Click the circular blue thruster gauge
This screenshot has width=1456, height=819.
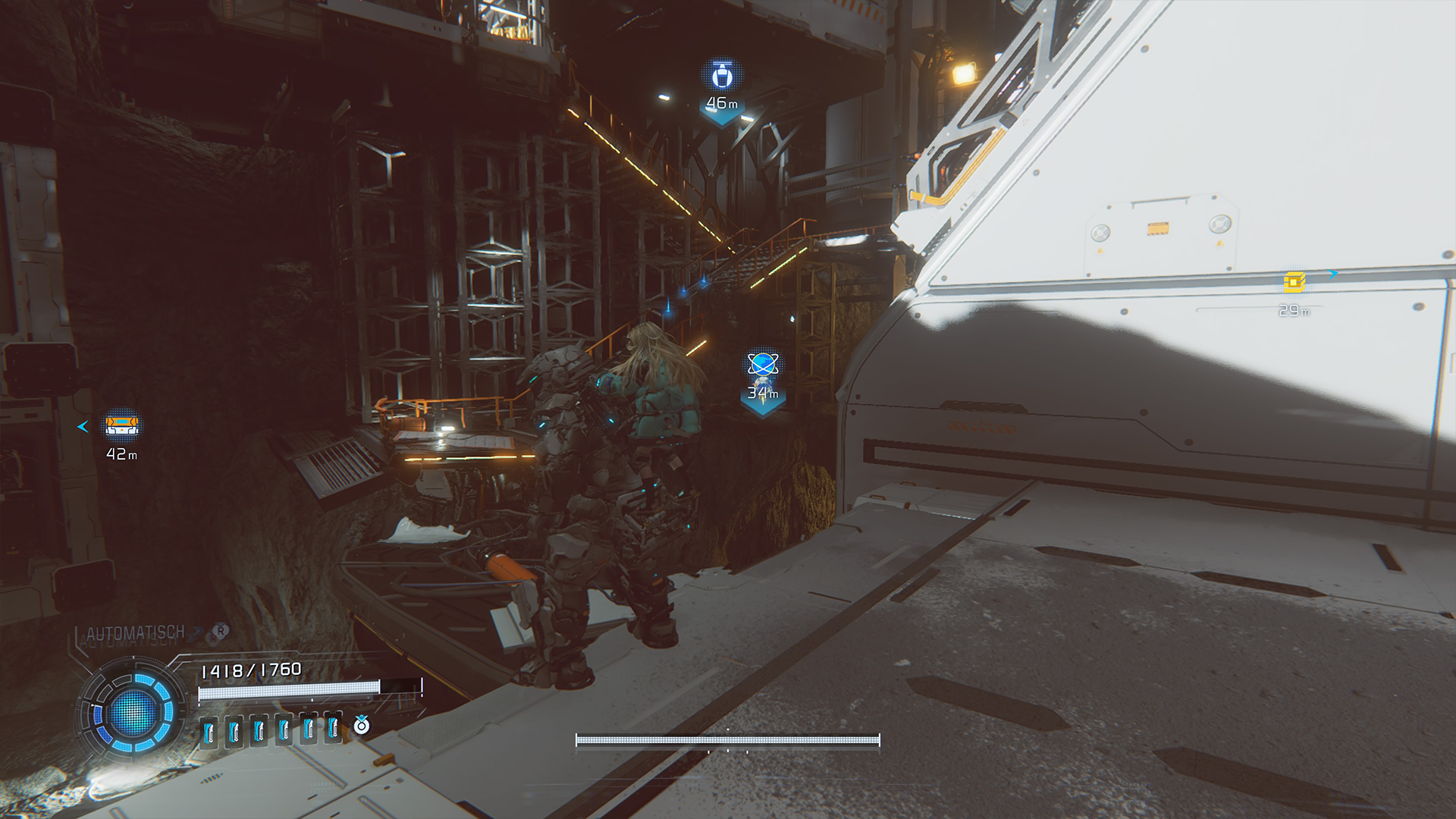point(133,712)
